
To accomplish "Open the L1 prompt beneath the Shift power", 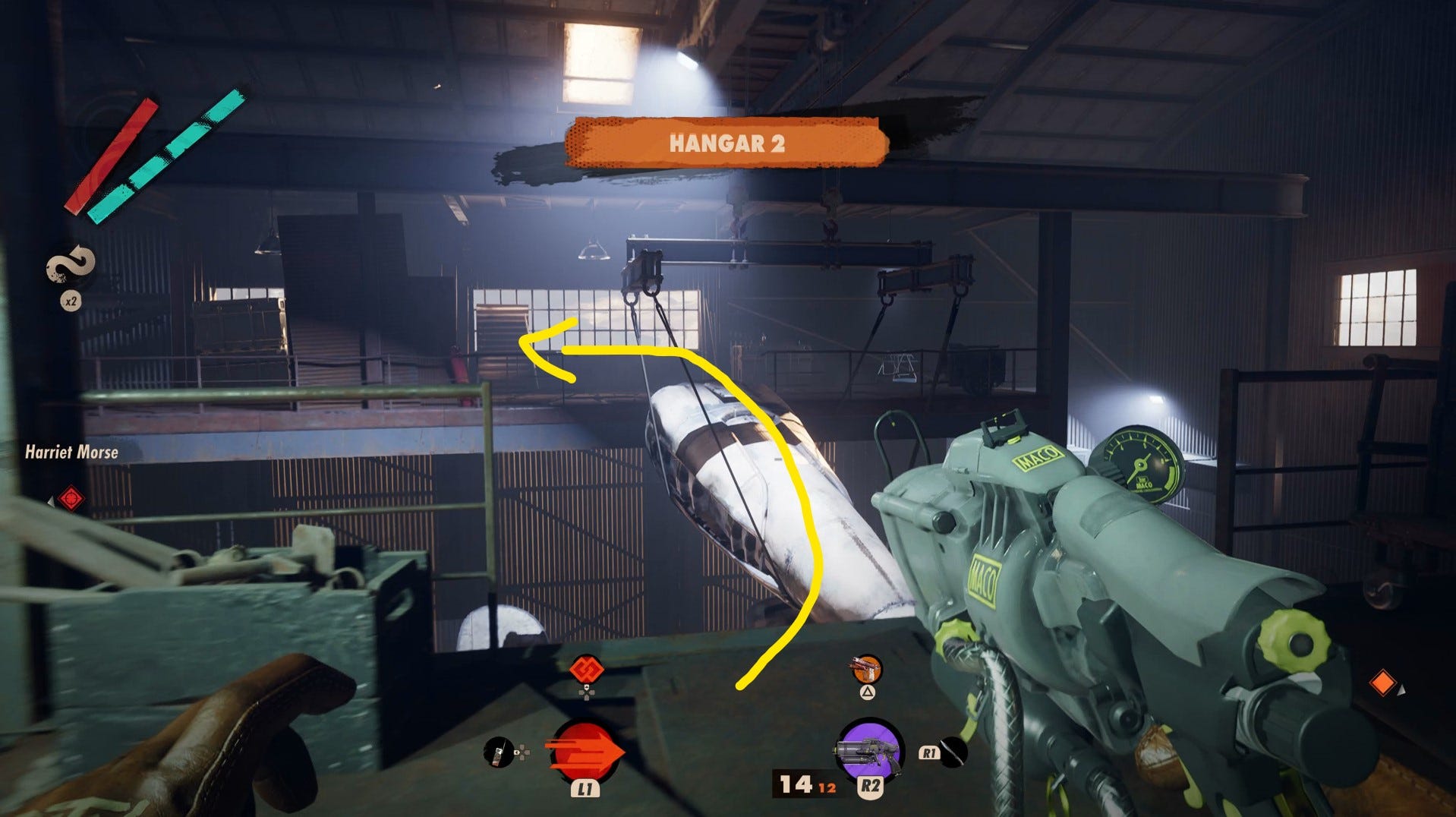I will coord(585,788).
